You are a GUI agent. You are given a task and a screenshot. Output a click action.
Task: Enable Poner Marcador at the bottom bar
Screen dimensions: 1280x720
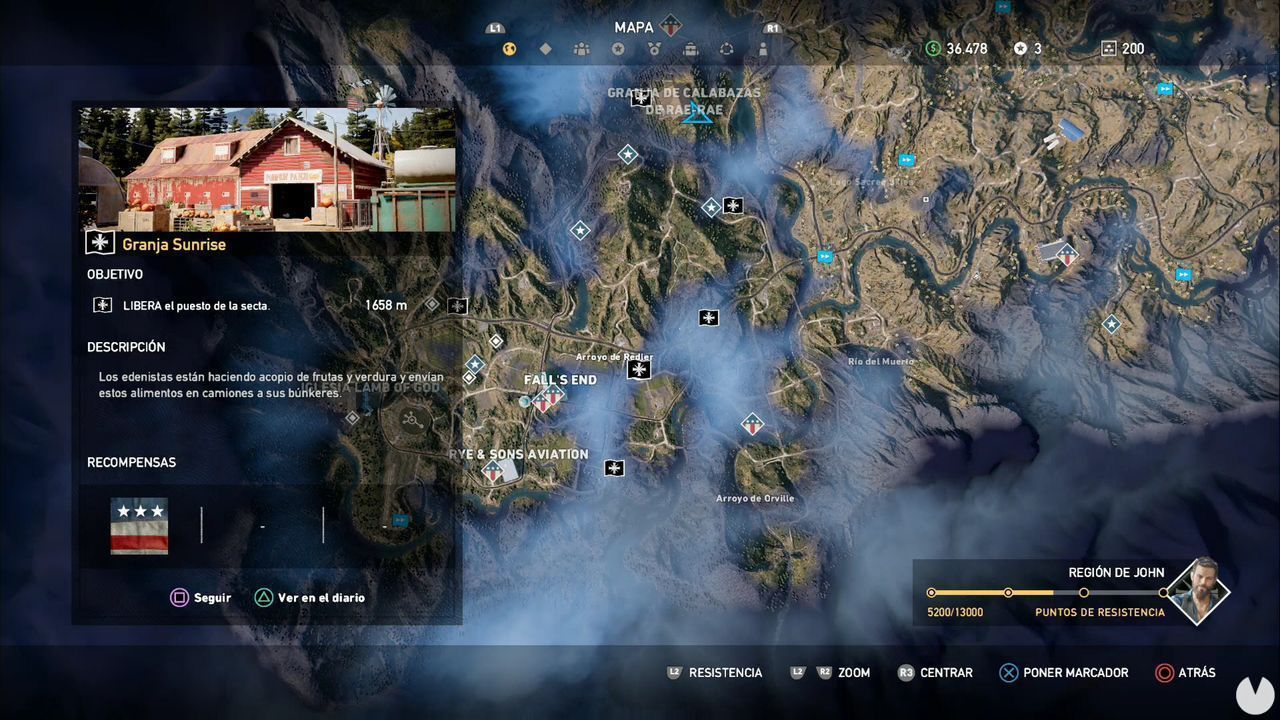click(1063, 673)
